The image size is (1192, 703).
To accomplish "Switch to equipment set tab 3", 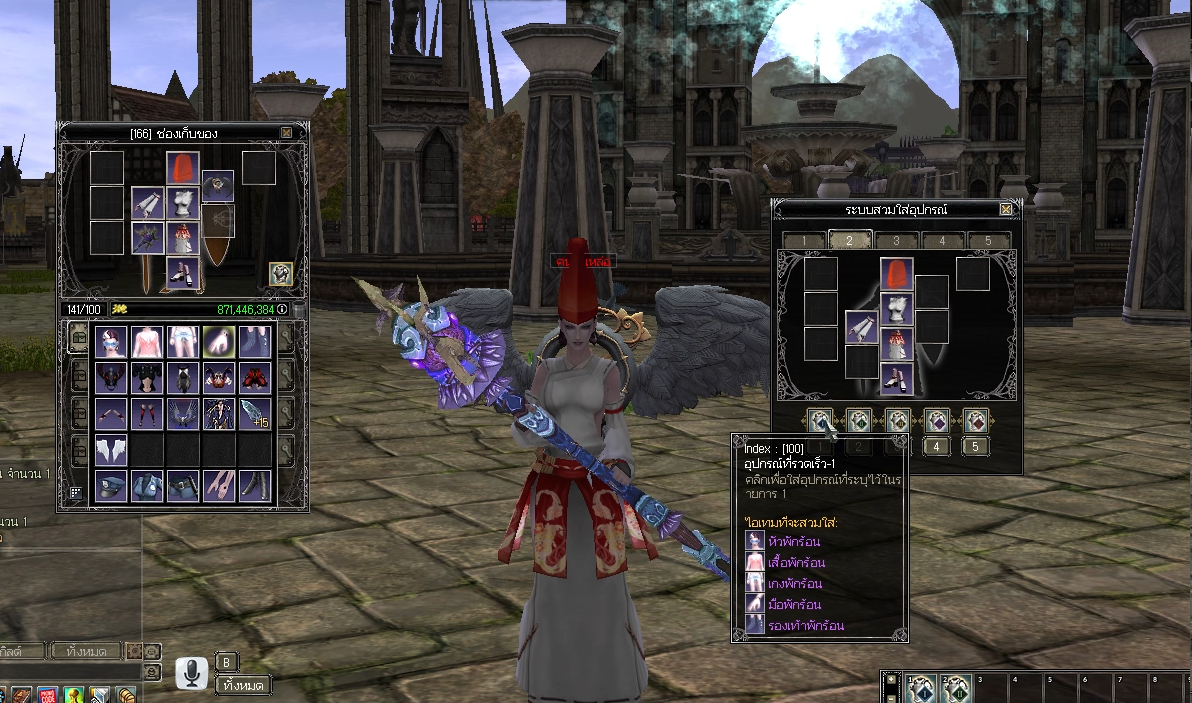I will [896, 241].
